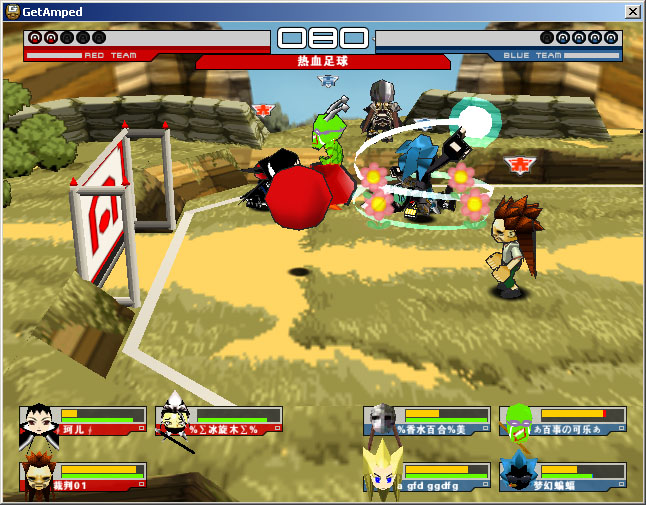The width and height of the screenshot is (646, 505).
Task: Click the 珂儿 player panel
Action: click(x=84, y=421)
